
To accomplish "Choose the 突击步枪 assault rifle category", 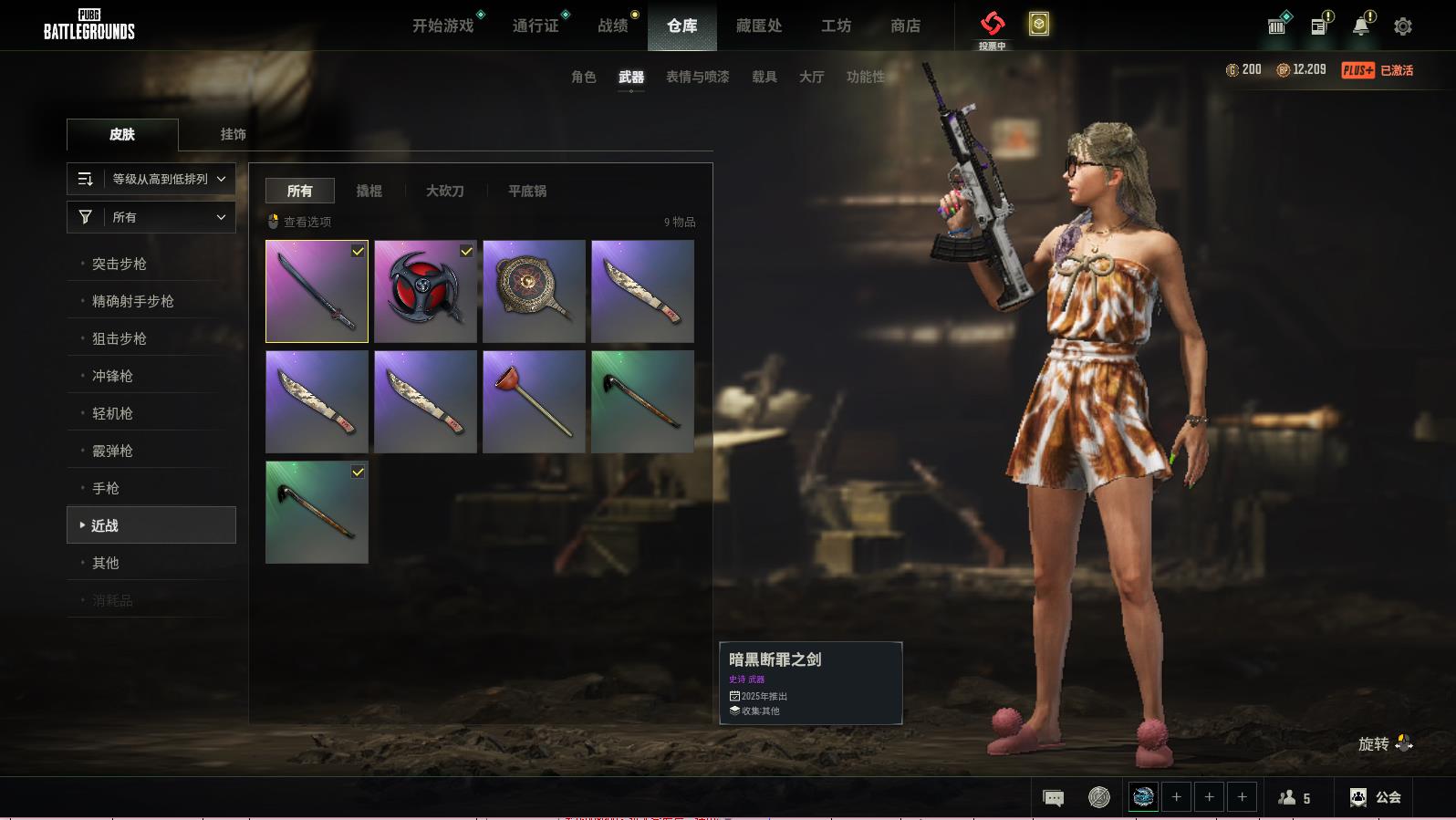I will tap(120, 264).
